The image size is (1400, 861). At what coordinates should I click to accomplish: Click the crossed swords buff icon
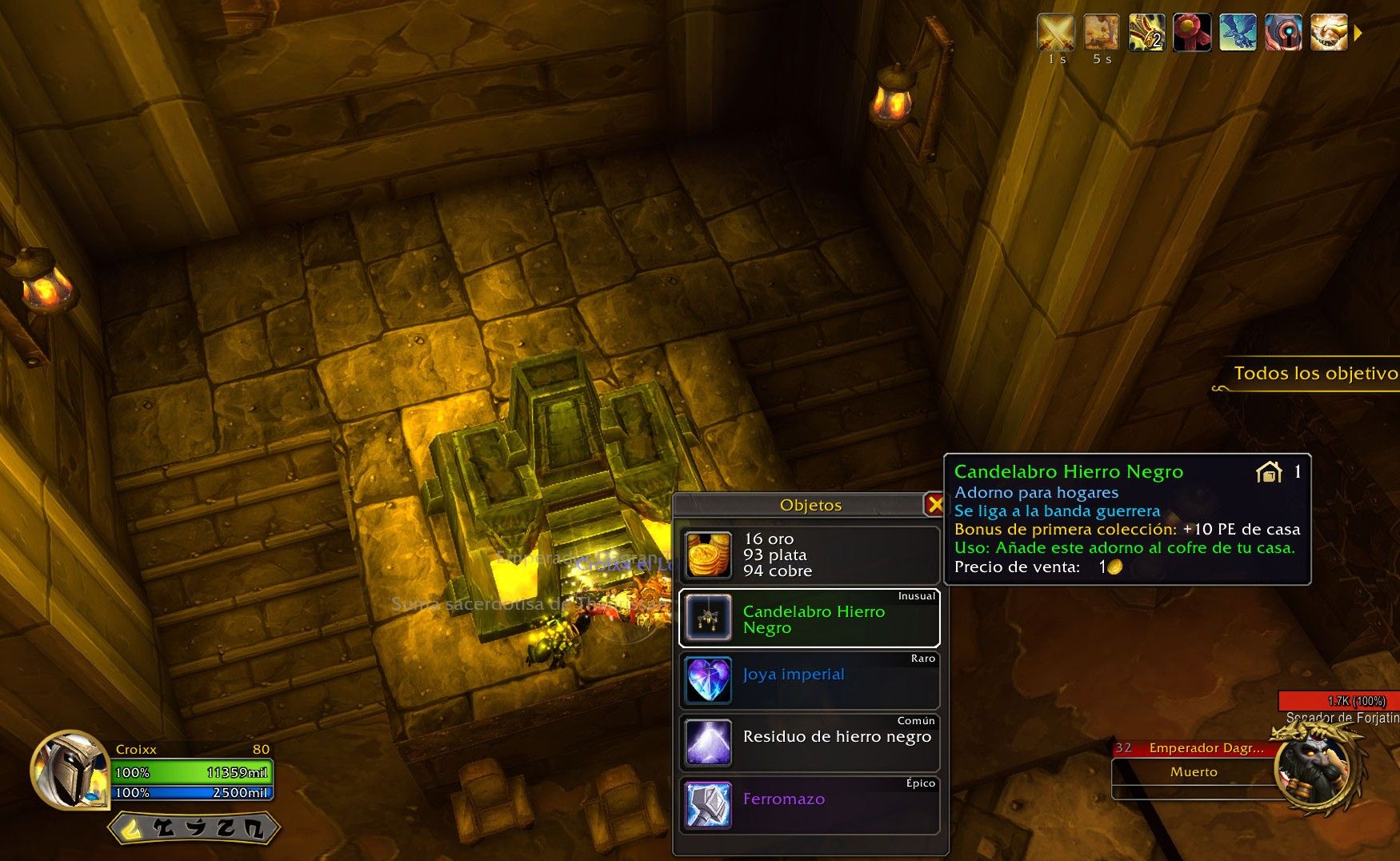[x=1056, y=33]
